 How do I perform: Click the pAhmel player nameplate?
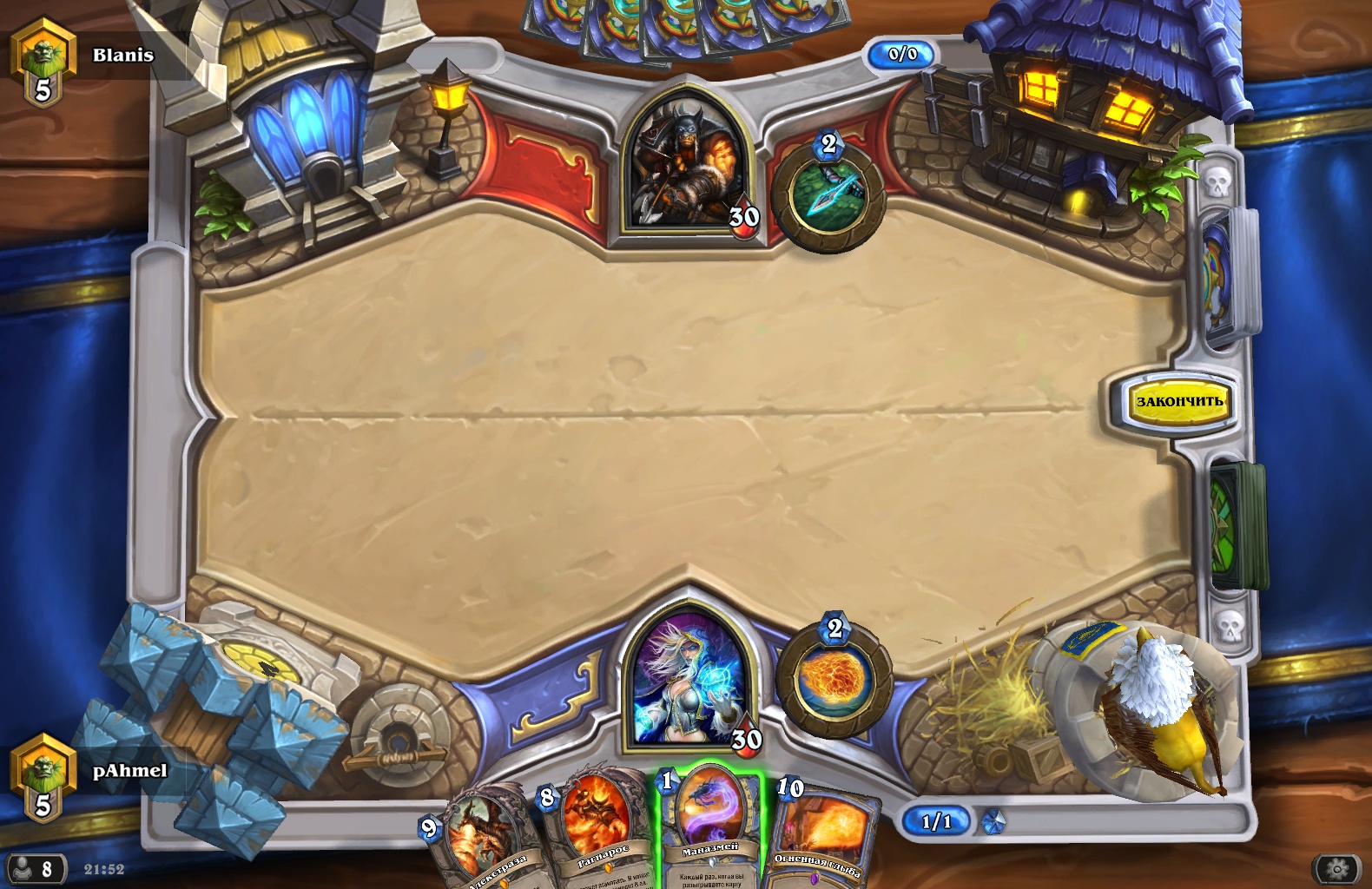[129, 771]
